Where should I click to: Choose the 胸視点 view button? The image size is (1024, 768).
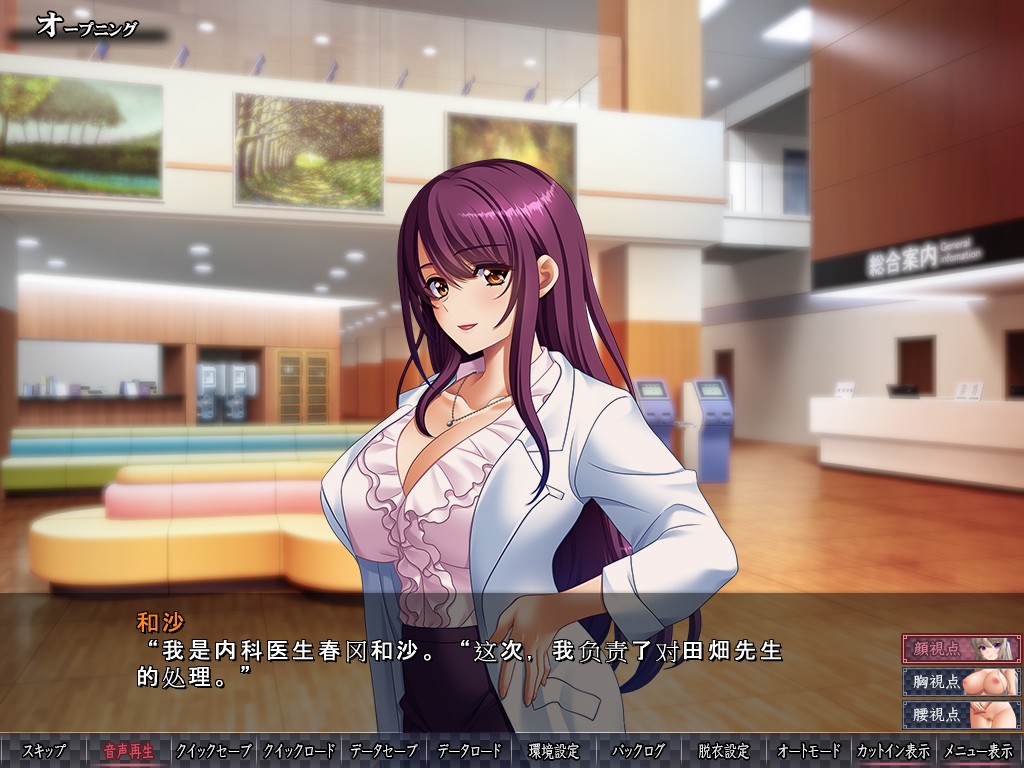point(961,682)
